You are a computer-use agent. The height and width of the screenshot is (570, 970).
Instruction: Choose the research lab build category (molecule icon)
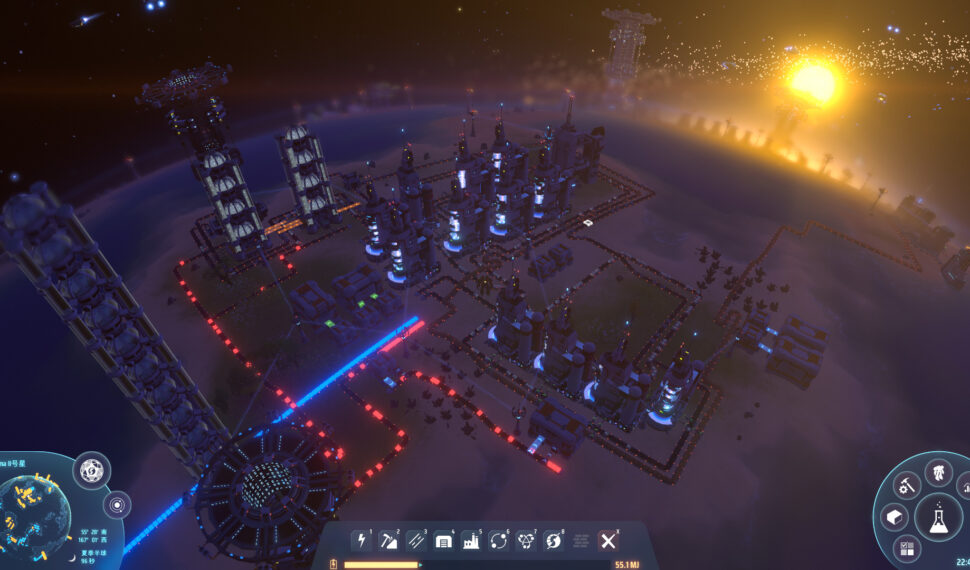526,541
